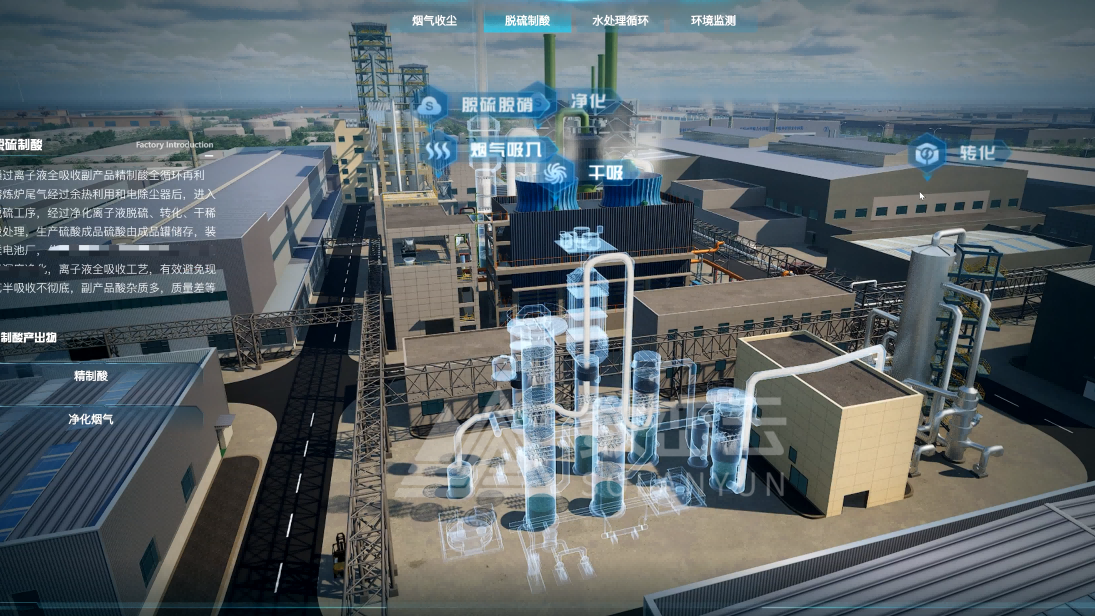
Task: Open the 转化 process marker
Action: point(958,154)
